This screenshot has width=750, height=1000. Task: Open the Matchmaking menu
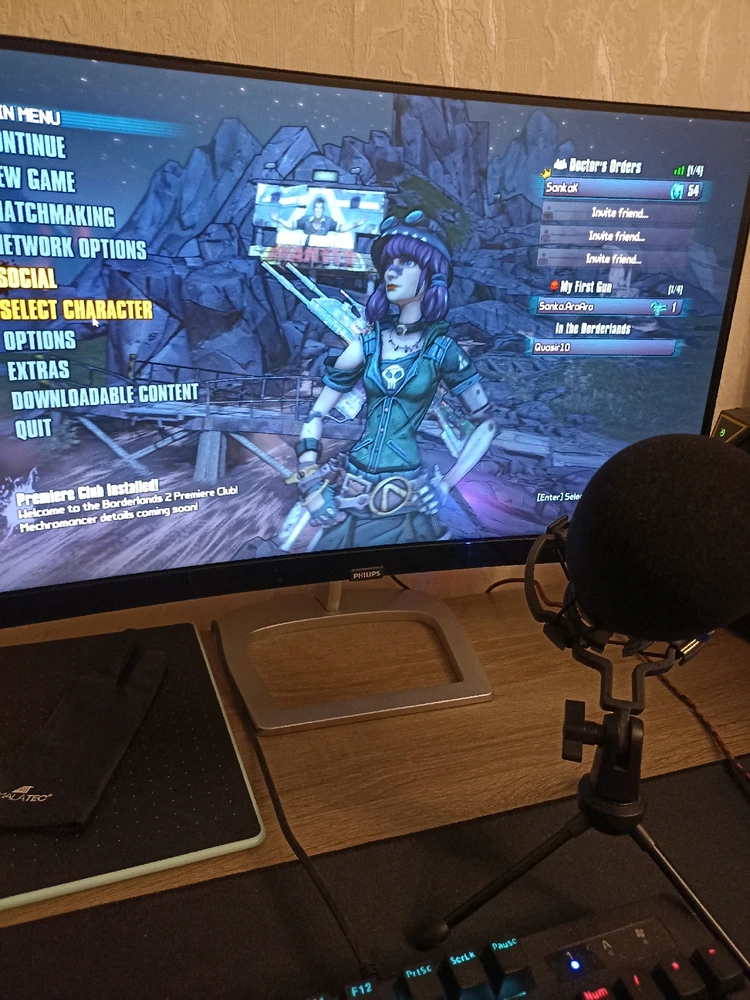coord(57,215)
